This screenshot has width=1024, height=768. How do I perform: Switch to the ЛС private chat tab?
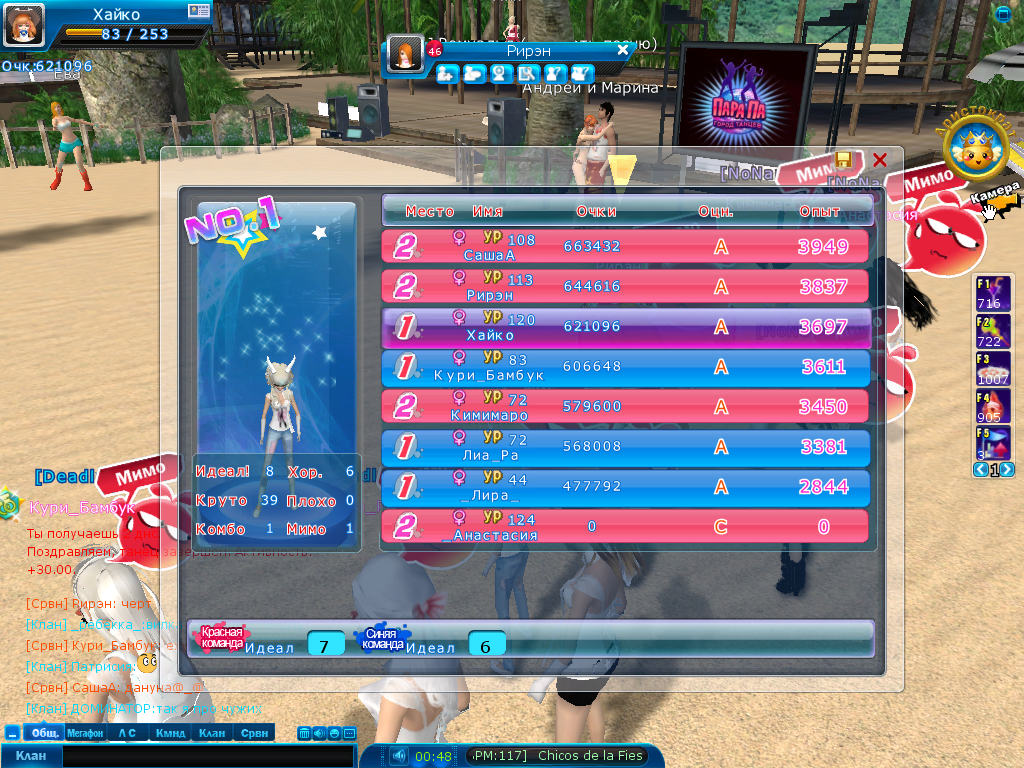click(127, 733)
